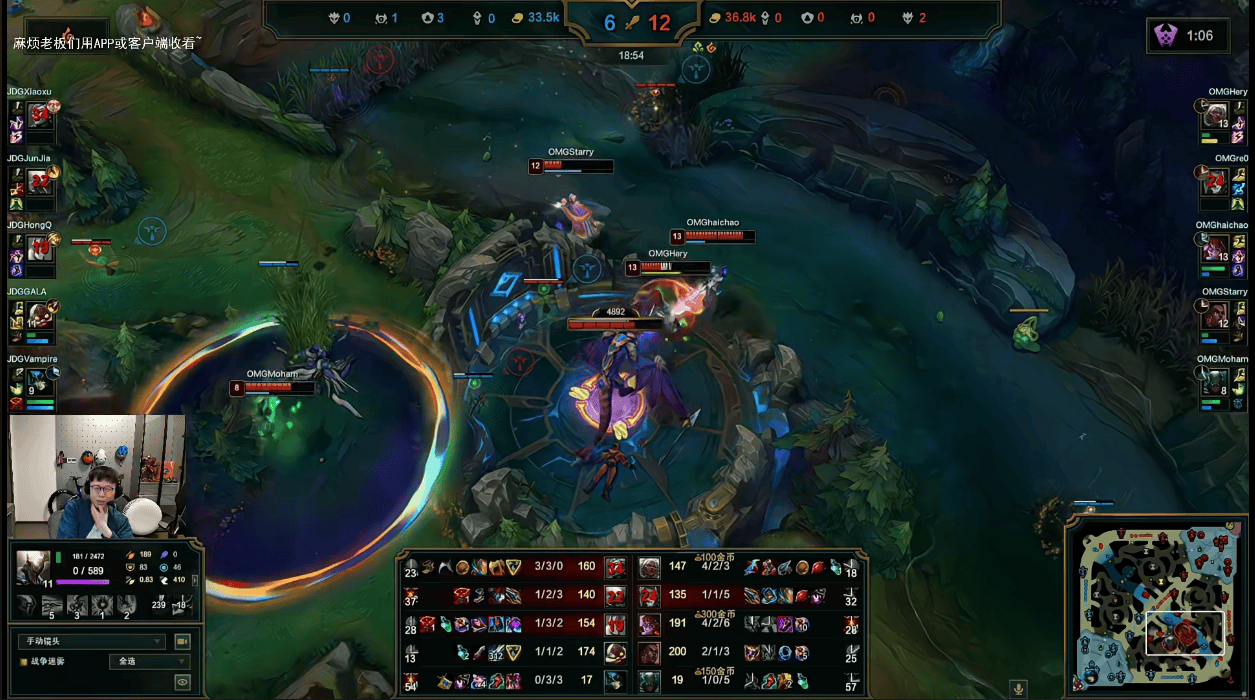Select JDGJunJia's champion portrait

40,181
